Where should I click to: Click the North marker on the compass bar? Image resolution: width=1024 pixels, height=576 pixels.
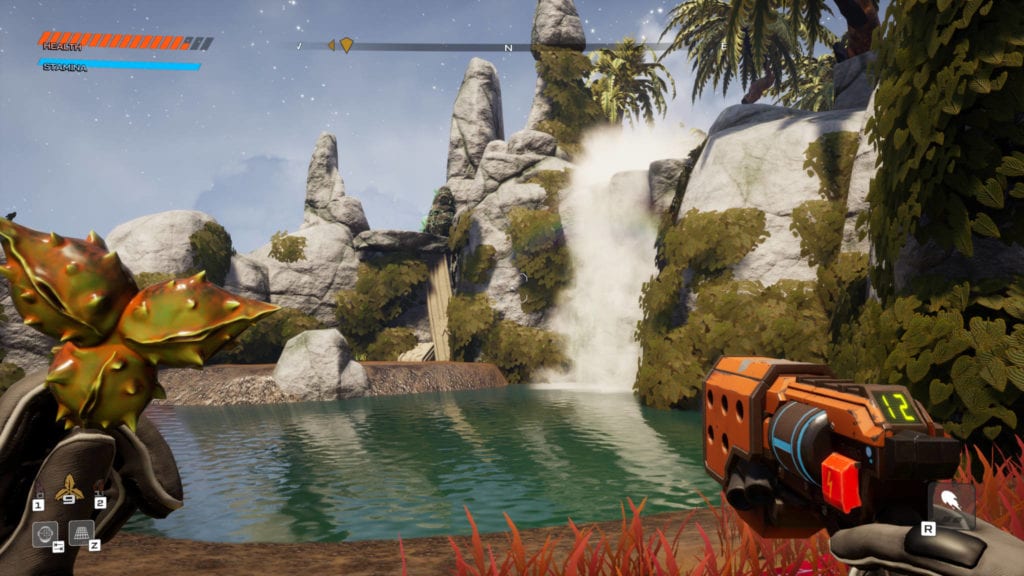pyautogui.click(x=508, y=47)
